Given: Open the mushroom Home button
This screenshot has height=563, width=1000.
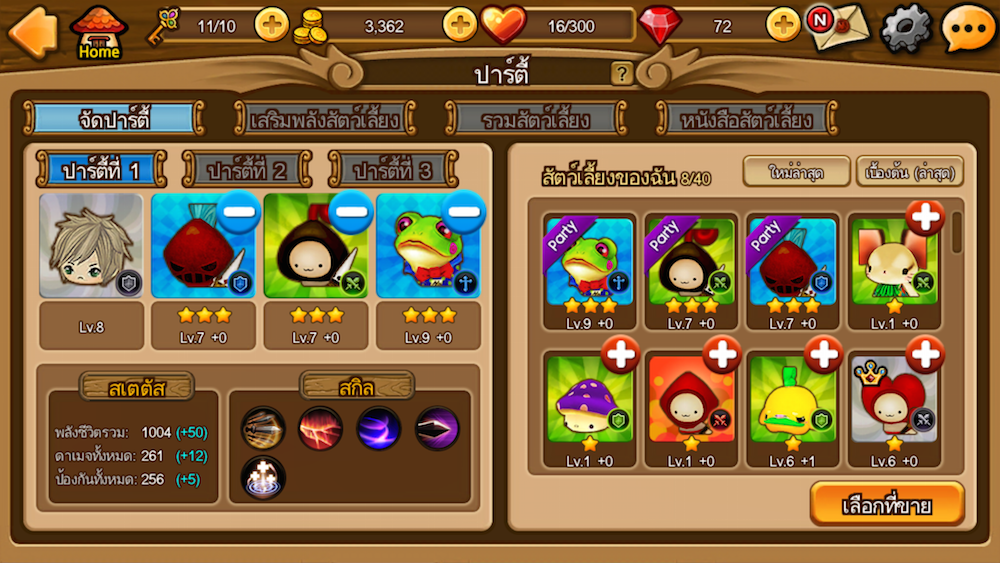Looking at the screenshot, I should (x=99, y=31).
